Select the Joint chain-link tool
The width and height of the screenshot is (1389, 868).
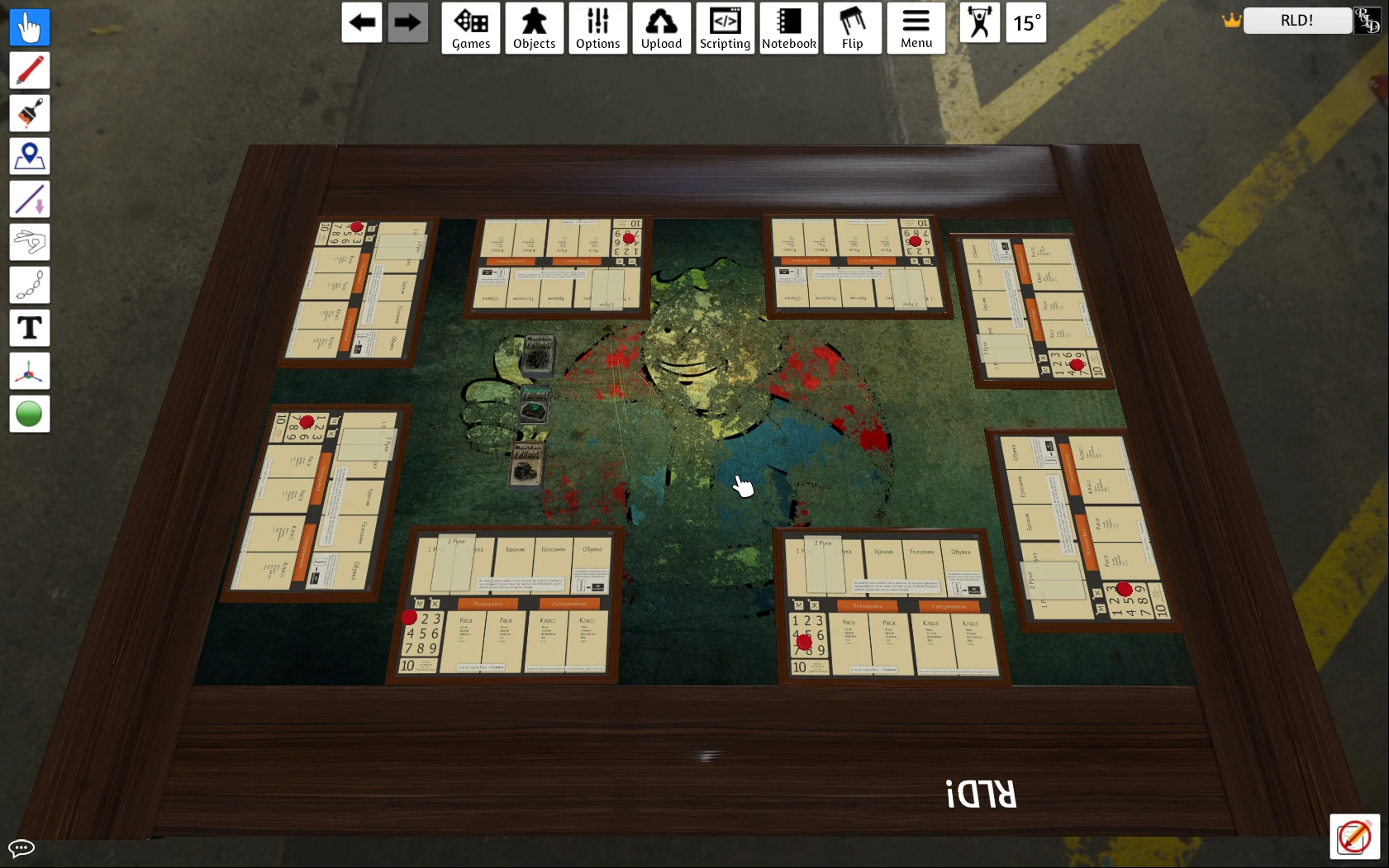[29, 285]
